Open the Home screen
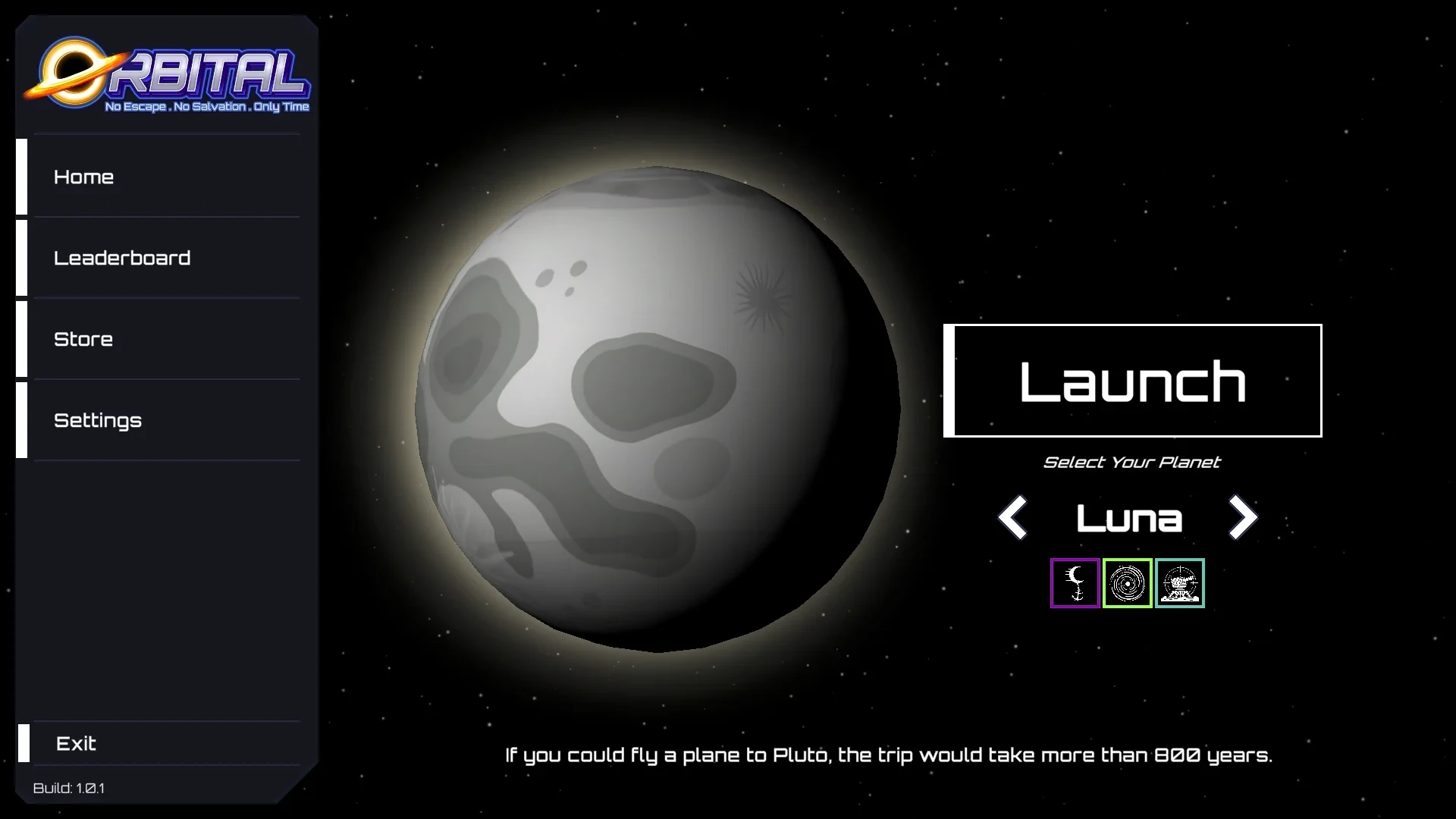Screen dimensions: 1456x819 [x=83, y=177]
